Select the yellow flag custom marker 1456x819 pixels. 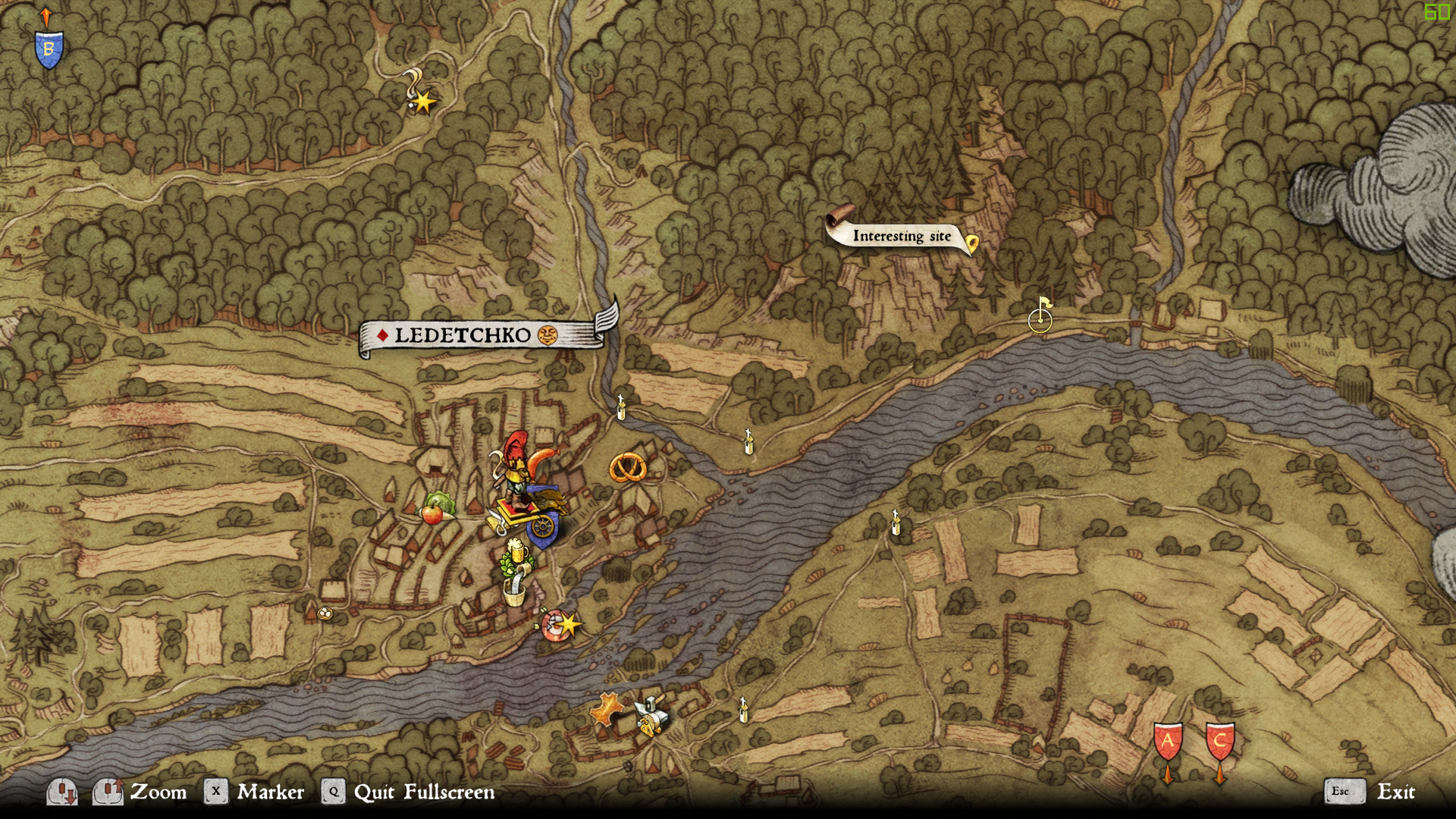(1041, 314)
